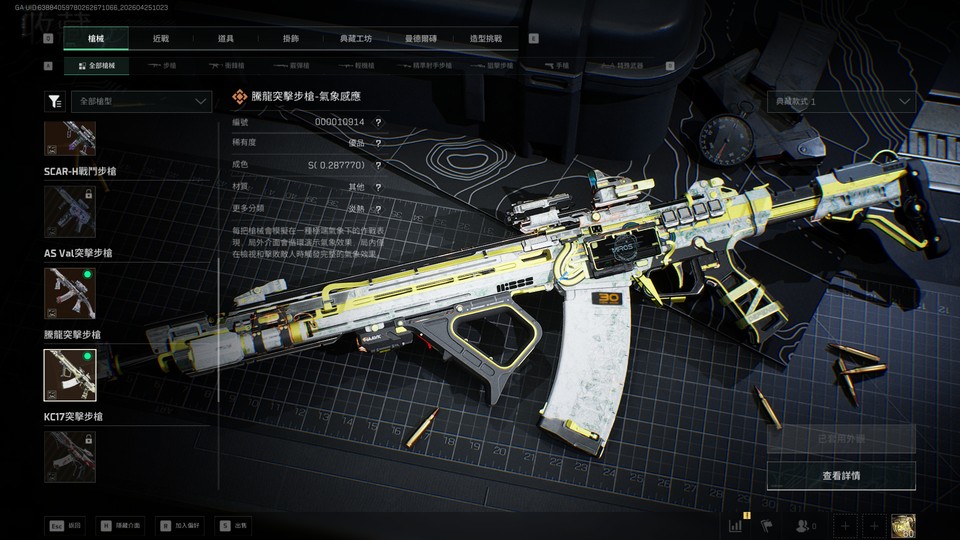Click the filter funnel icon
This screenshot has height=540, width=960.
[x=55, y=101]
